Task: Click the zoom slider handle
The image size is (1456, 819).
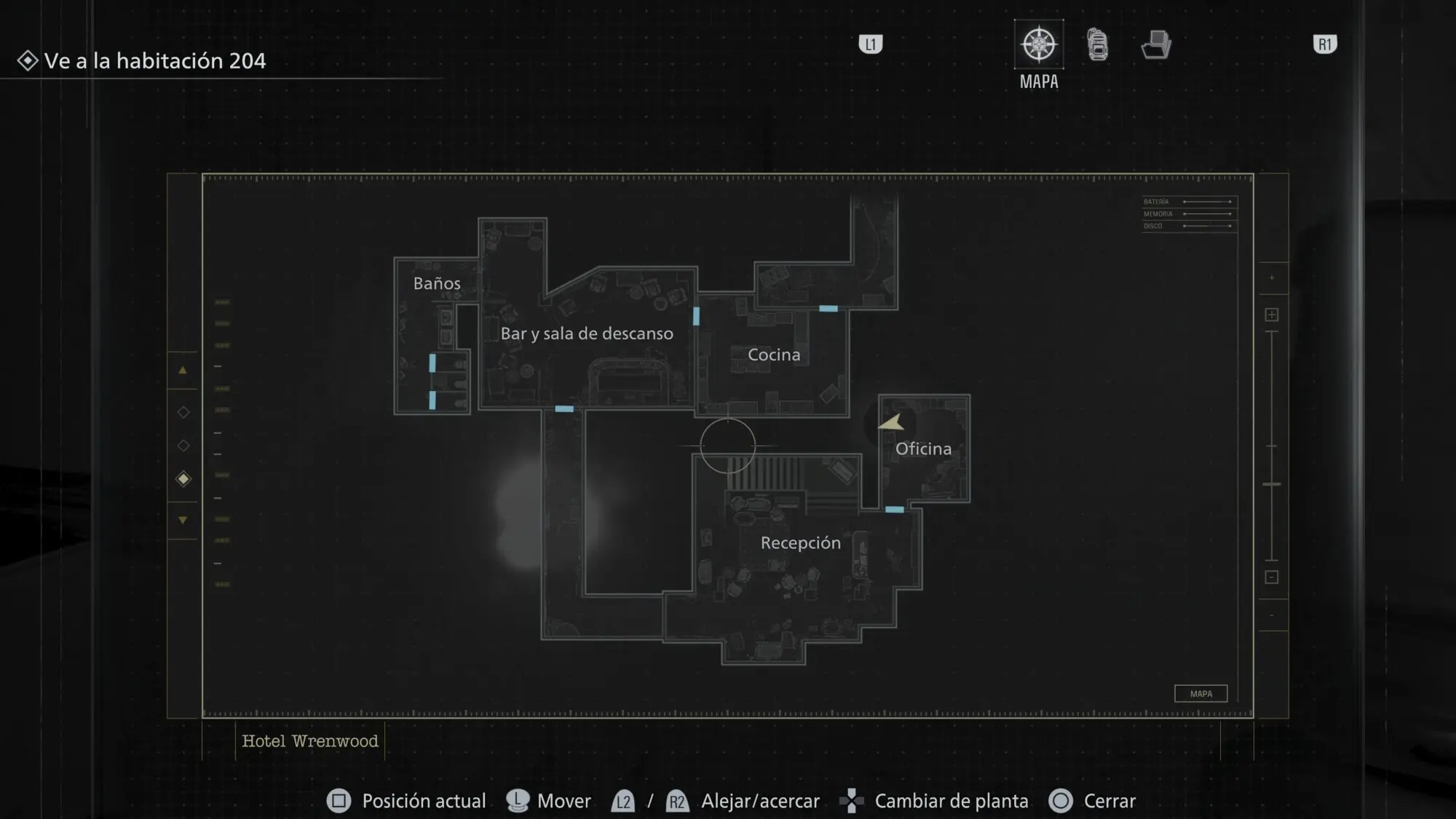Action: pyautogui.click(x=1272, y=484)
